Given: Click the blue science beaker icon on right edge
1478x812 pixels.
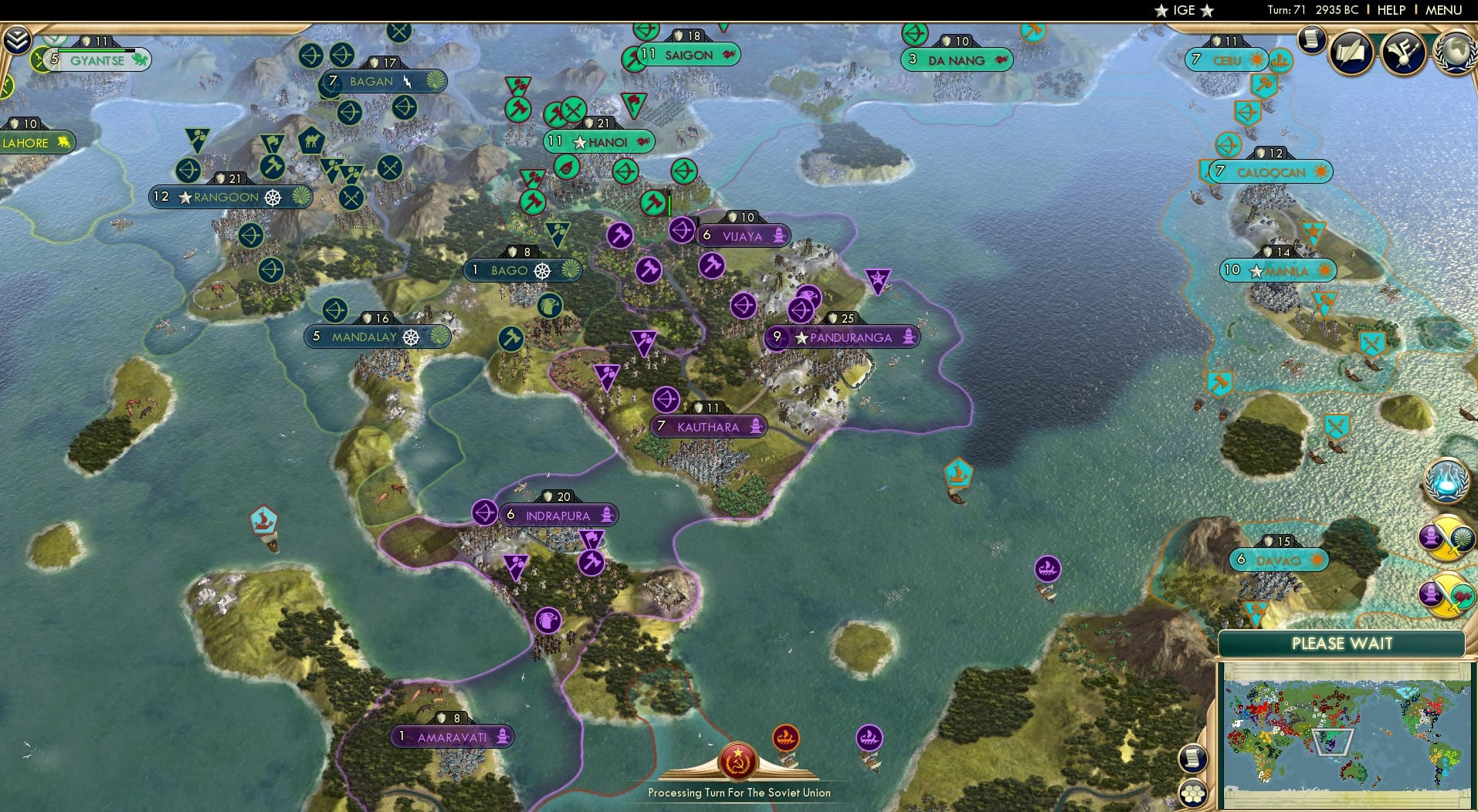Looking at the screenshot, I should click(x=1448, y=481).
